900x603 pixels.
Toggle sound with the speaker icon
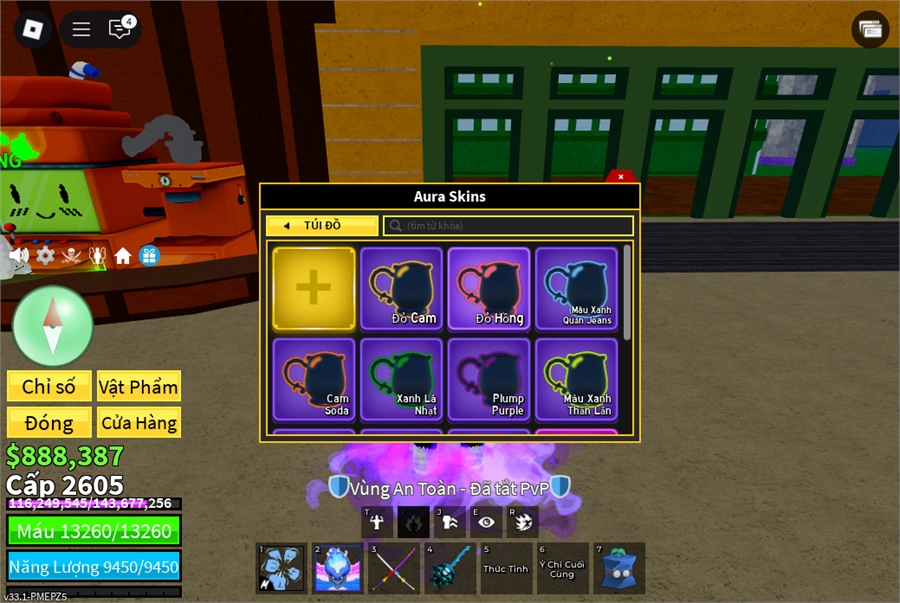pyautogui.click(x=19, y=256)
